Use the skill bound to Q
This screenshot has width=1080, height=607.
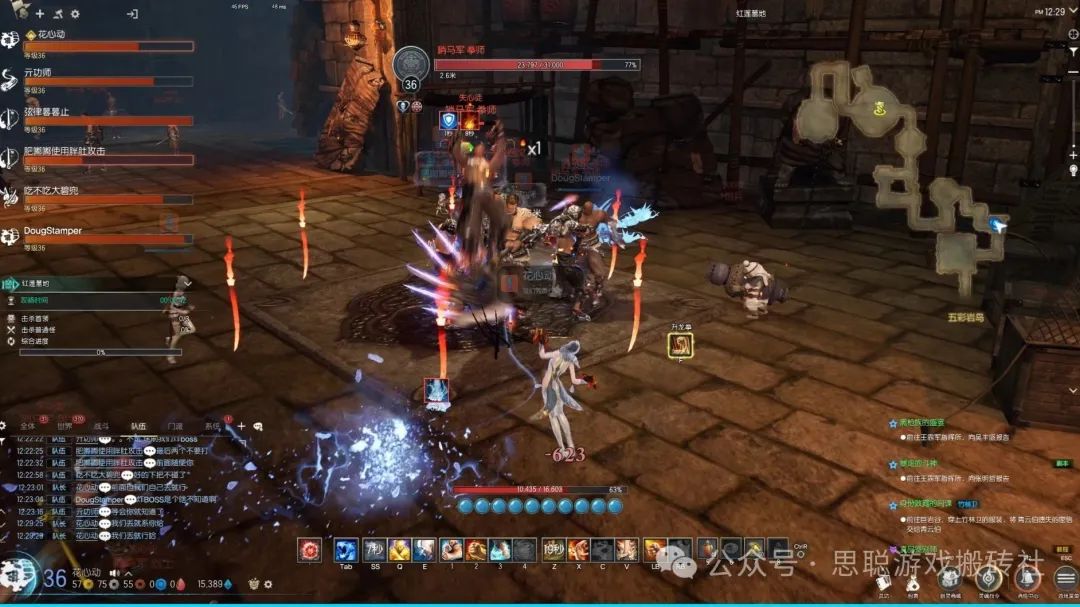coord(399,549)
